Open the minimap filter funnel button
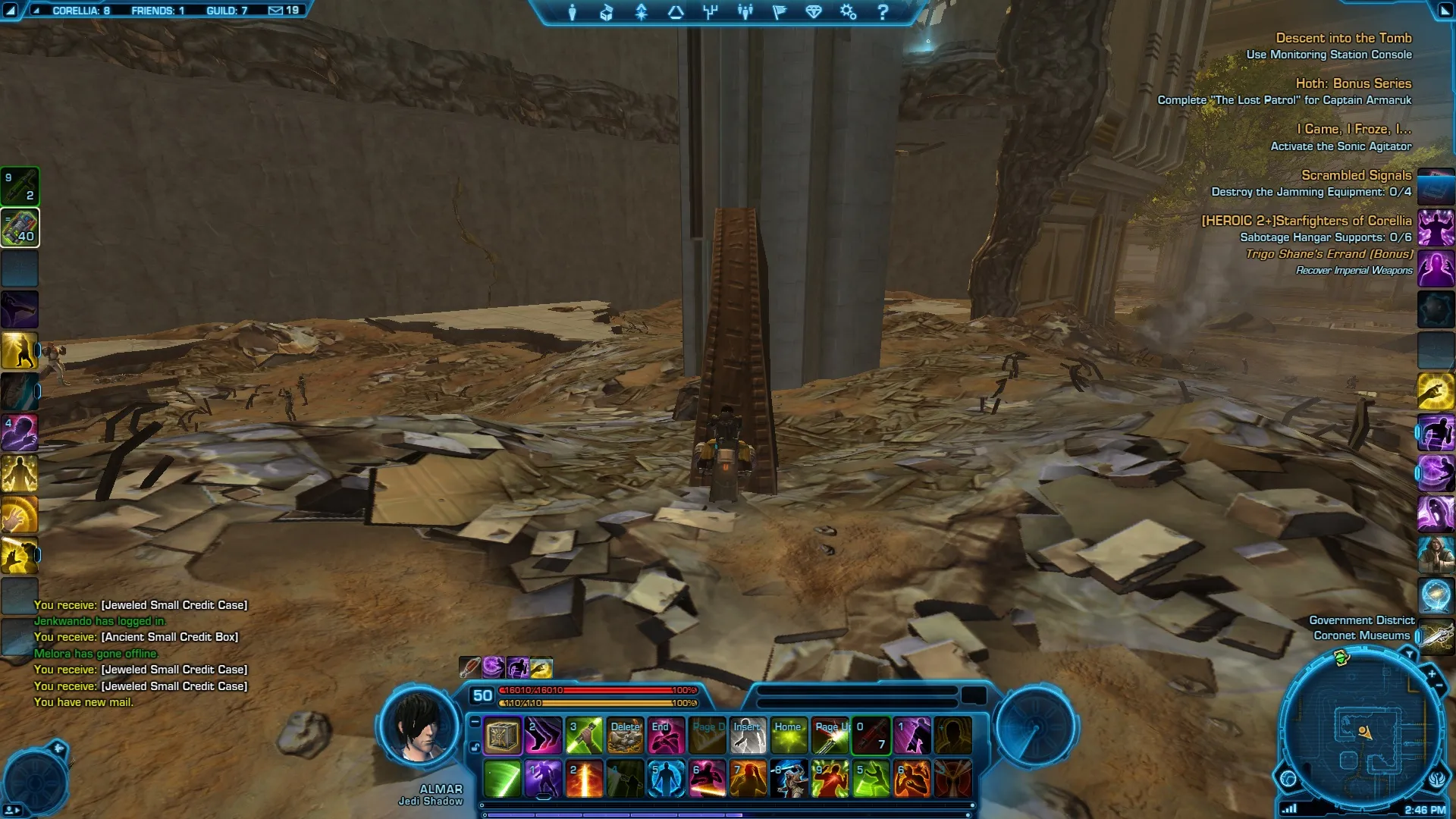 point(1408,654)
